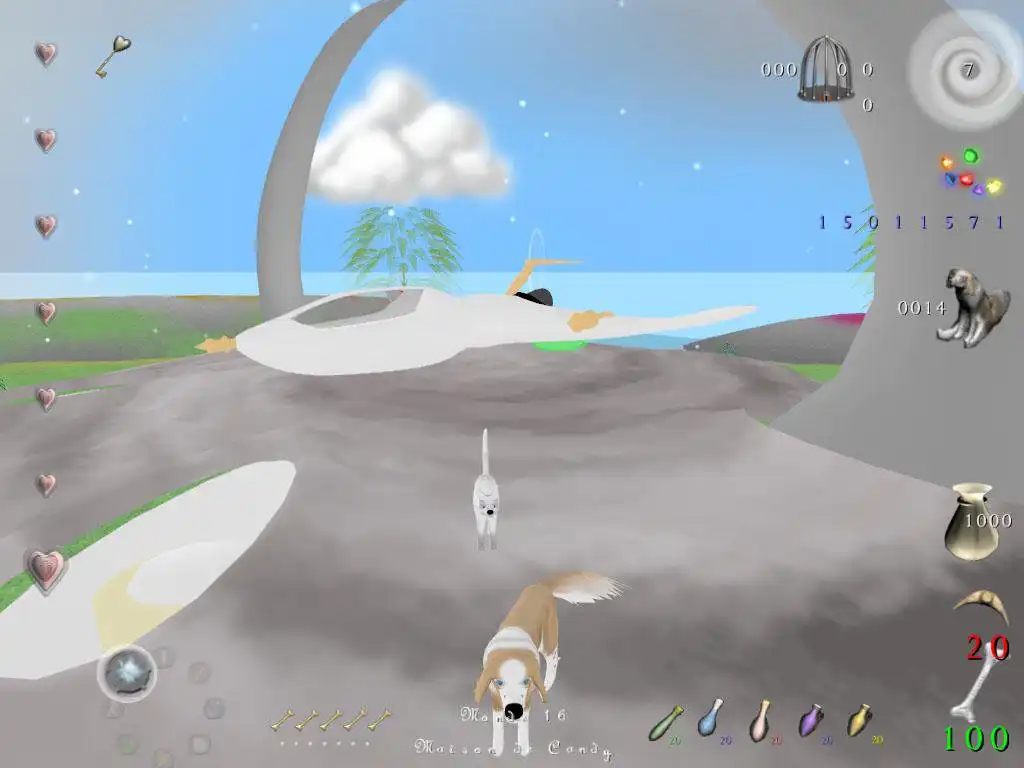Select the blue potion flask
1024x768 pixels.
pos(711,718)
